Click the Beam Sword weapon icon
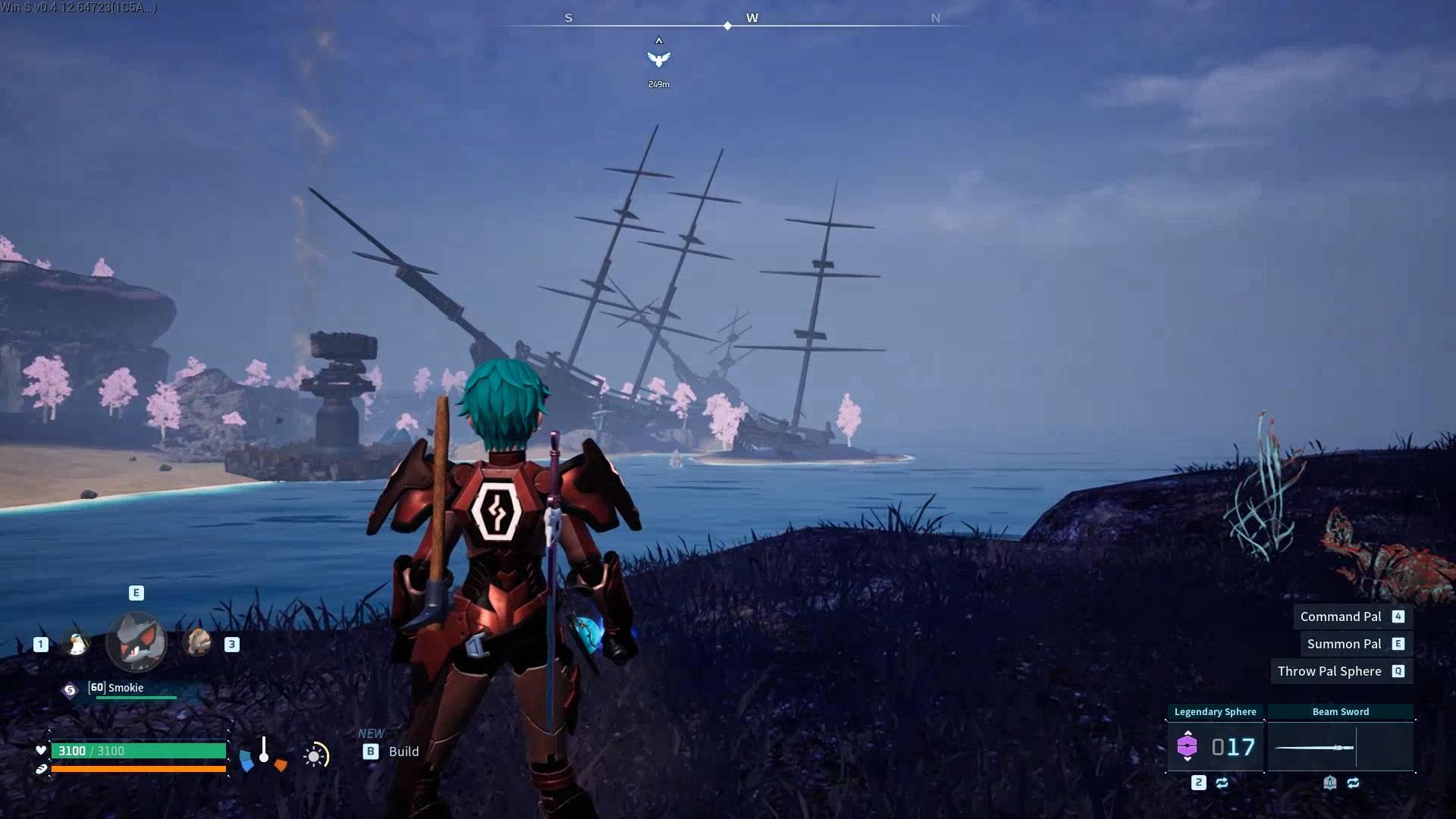This screenshot has width=1456, height=819. (1314, 747)
